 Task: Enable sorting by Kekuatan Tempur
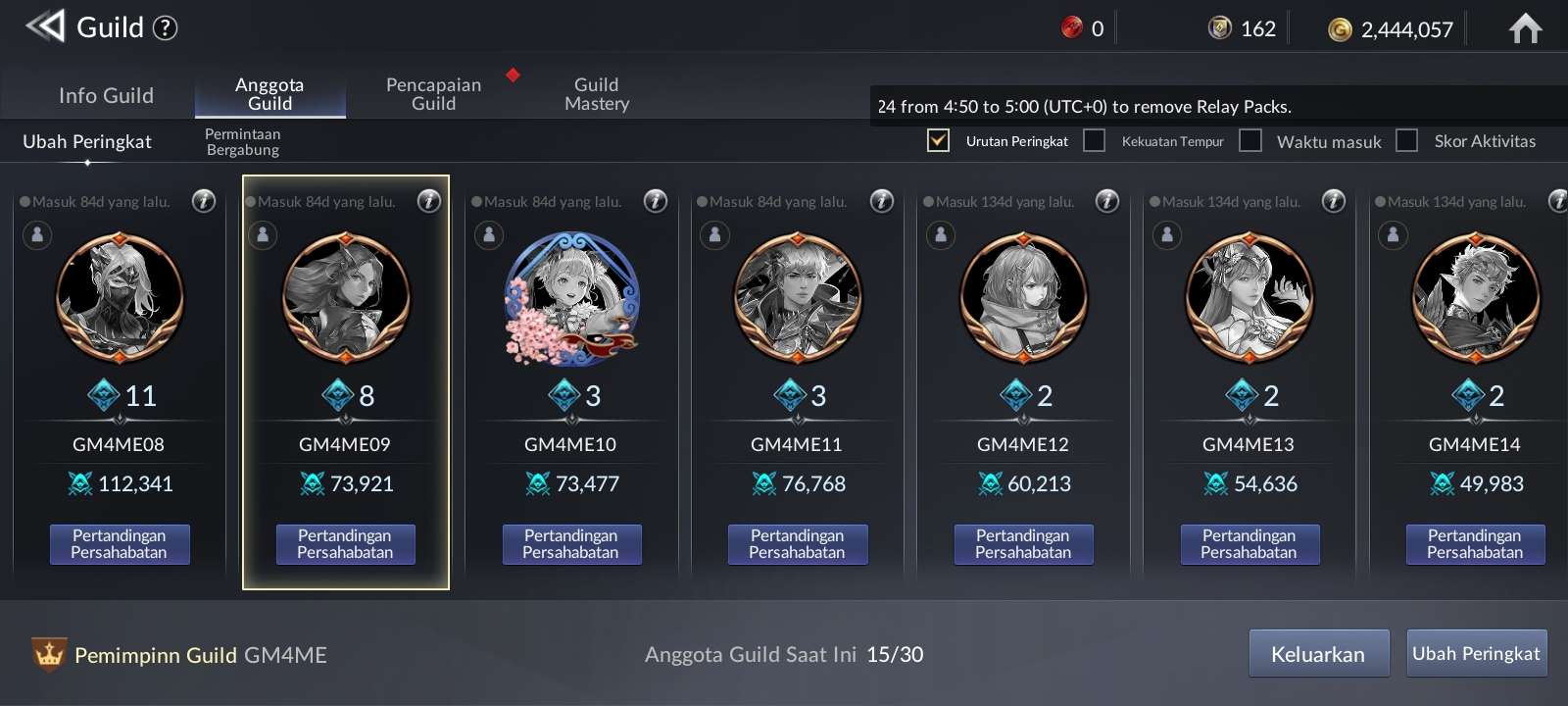[x=1095, y=140]
